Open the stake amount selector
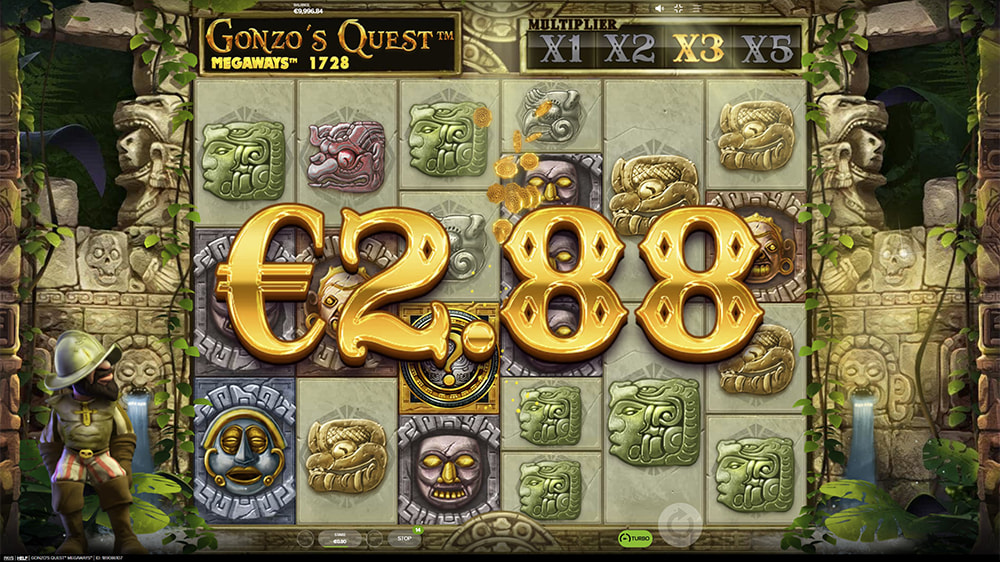Screen dimensions: 1000x562 (x=339, y=538)
